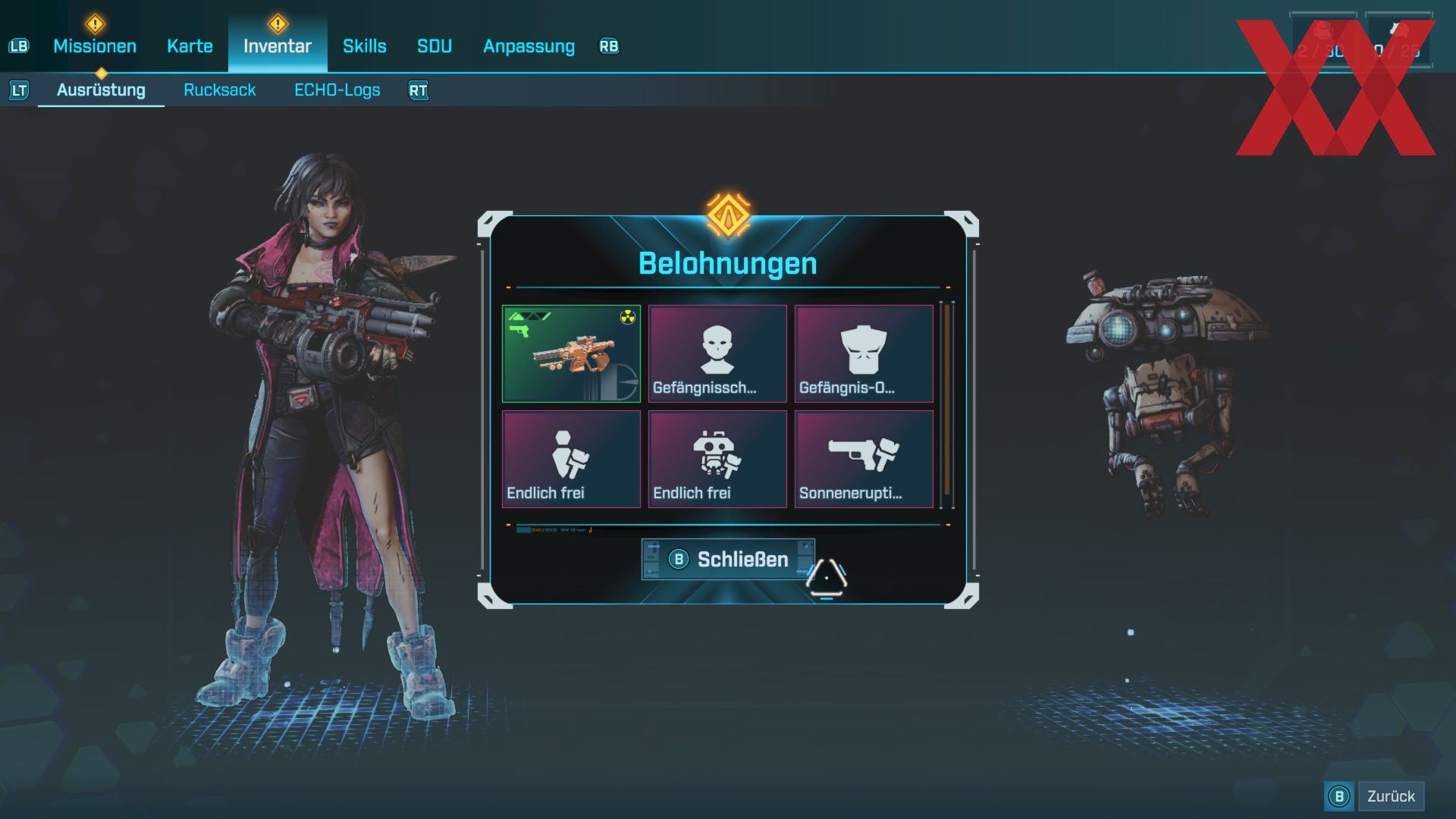Select the Ausrüstung sub-tab
This screenshot has width=1456, height=819.
101,90
